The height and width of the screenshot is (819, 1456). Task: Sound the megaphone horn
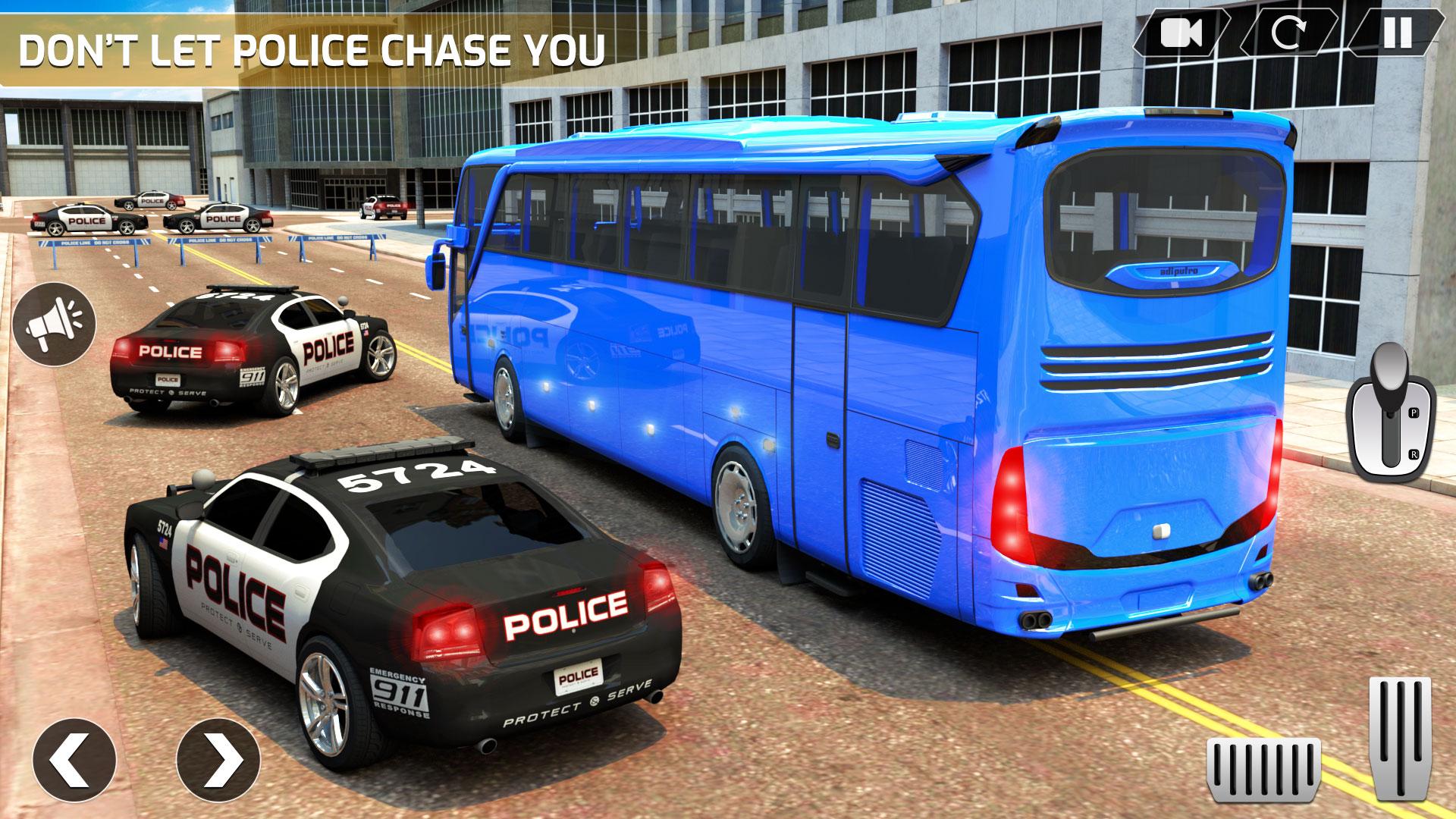click(55, 325)
